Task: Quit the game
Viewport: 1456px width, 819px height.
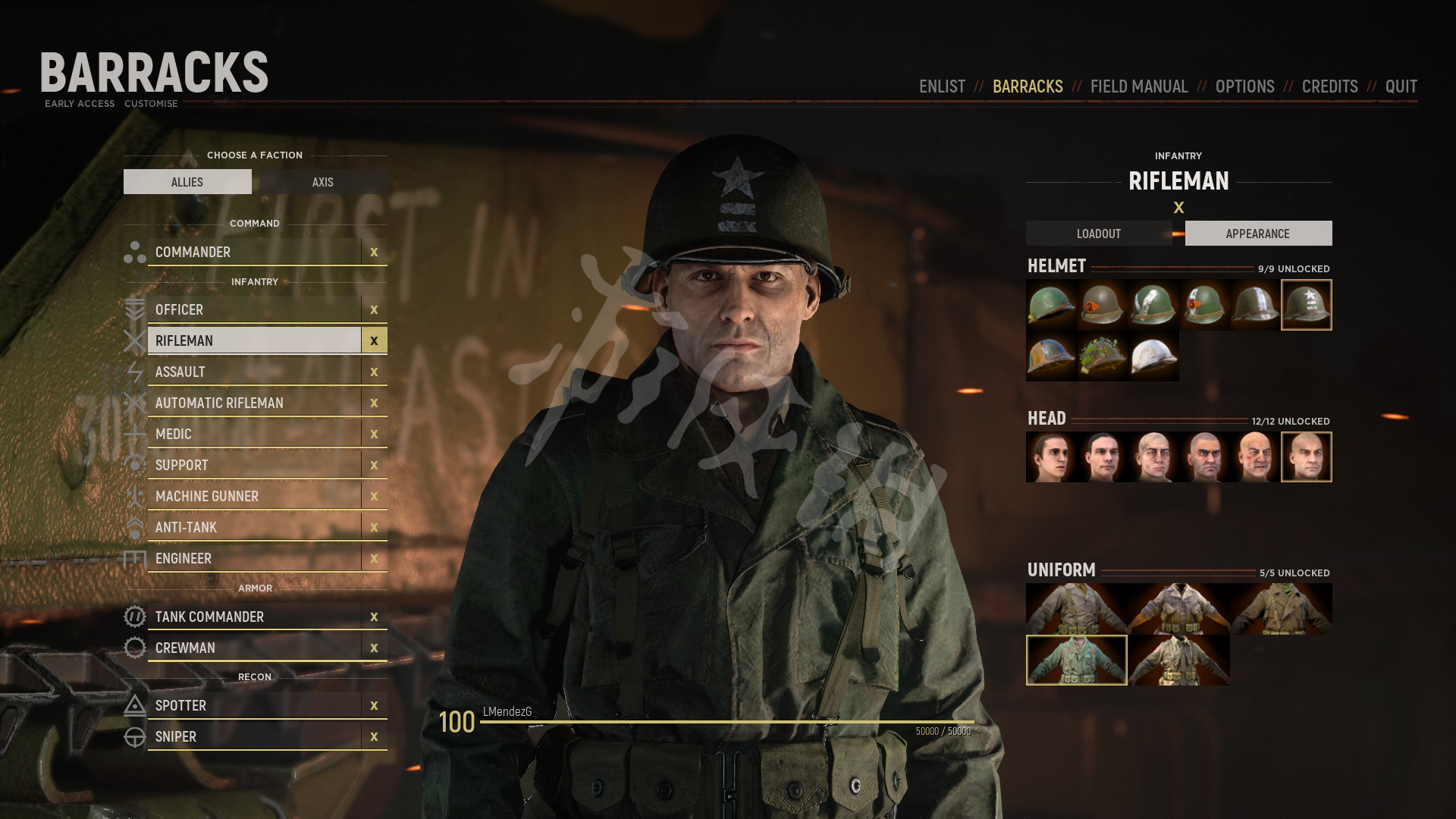Action: click(1401, 86)
